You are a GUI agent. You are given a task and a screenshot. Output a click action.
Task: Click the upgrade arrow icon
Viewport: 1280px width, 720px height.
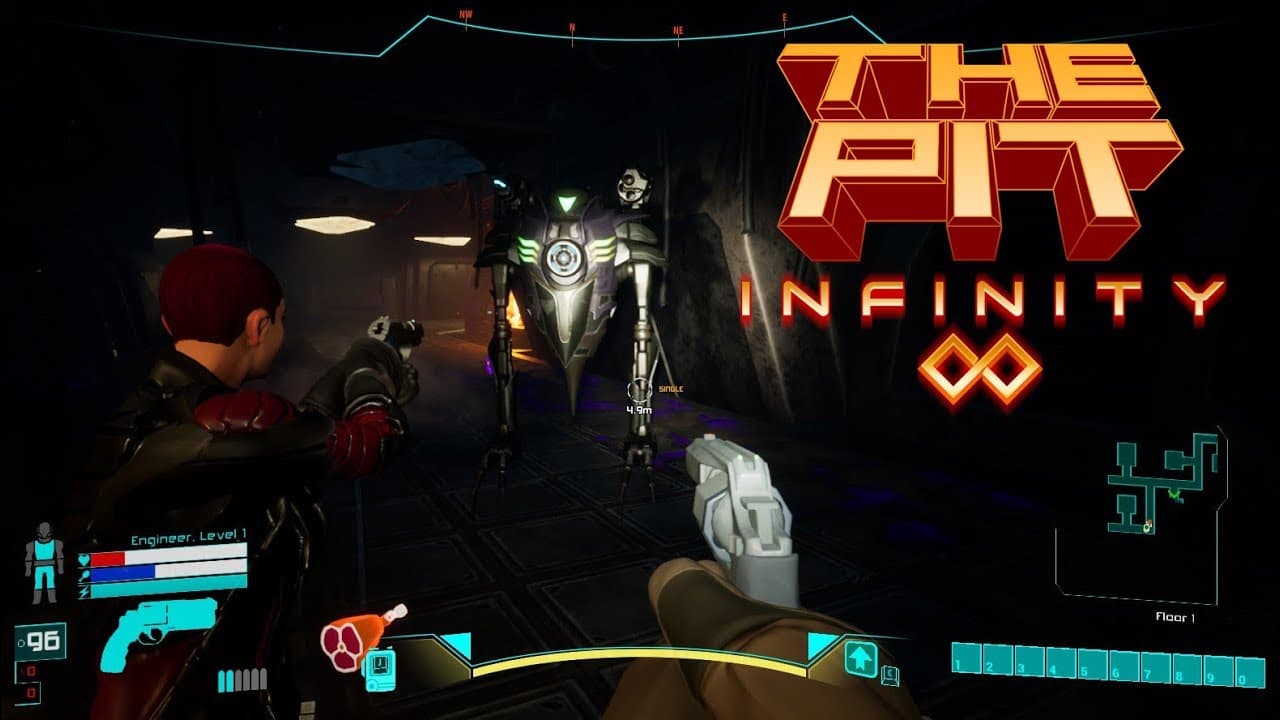point(860,659)
